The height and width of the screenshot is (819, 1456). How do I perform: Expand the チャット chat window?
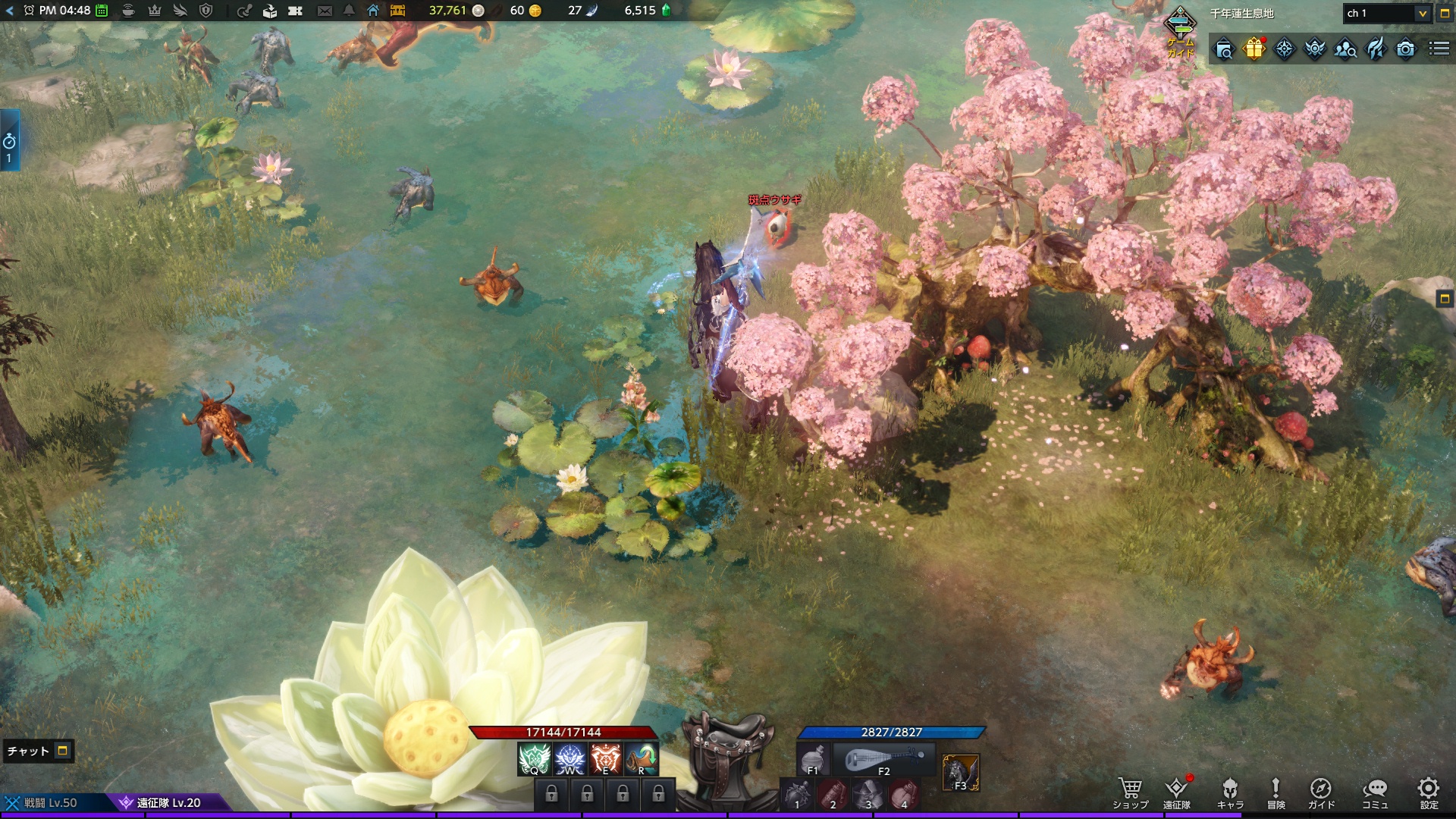63,751
